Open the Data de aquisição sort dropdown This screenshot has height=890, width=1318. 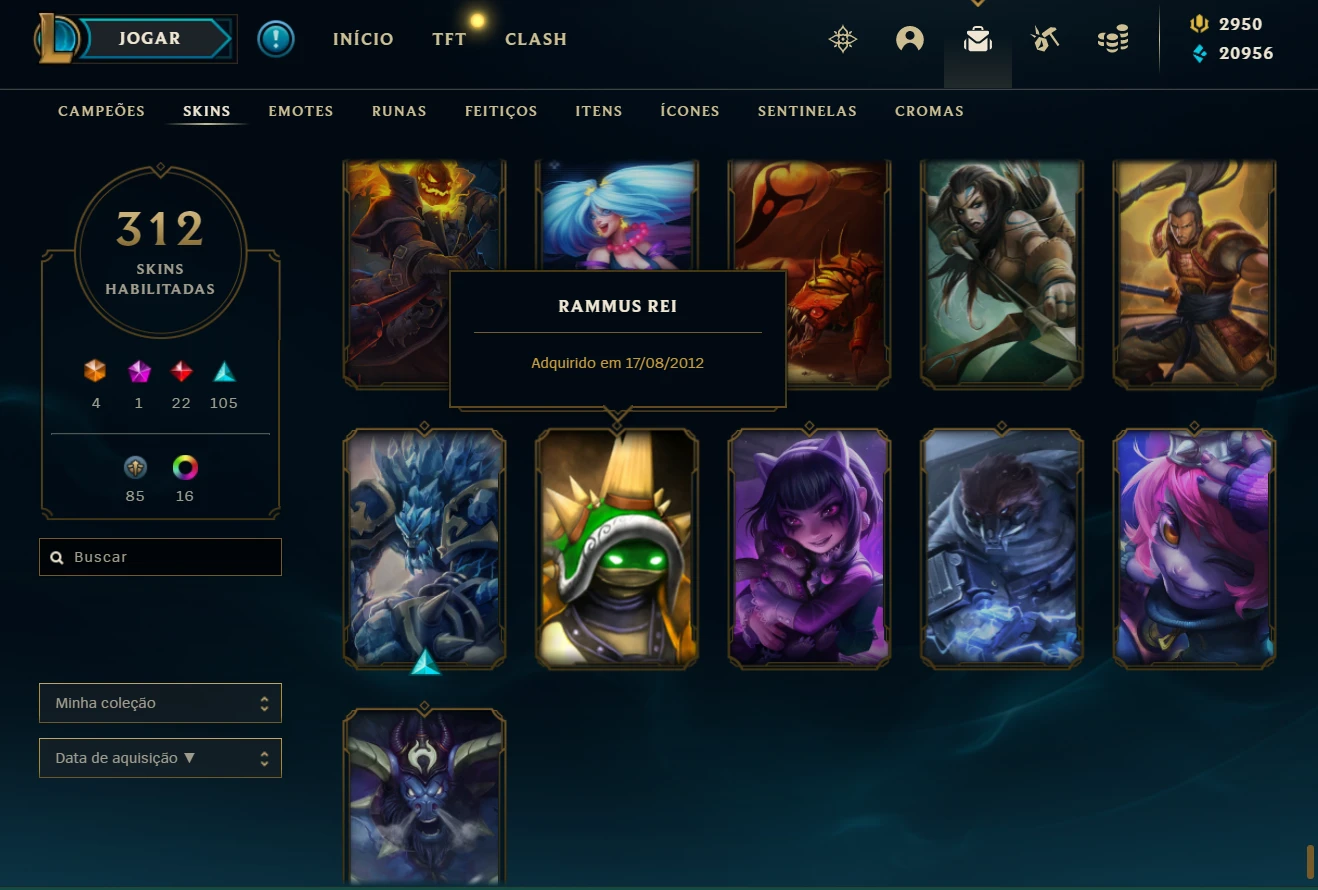click(160, 758)
